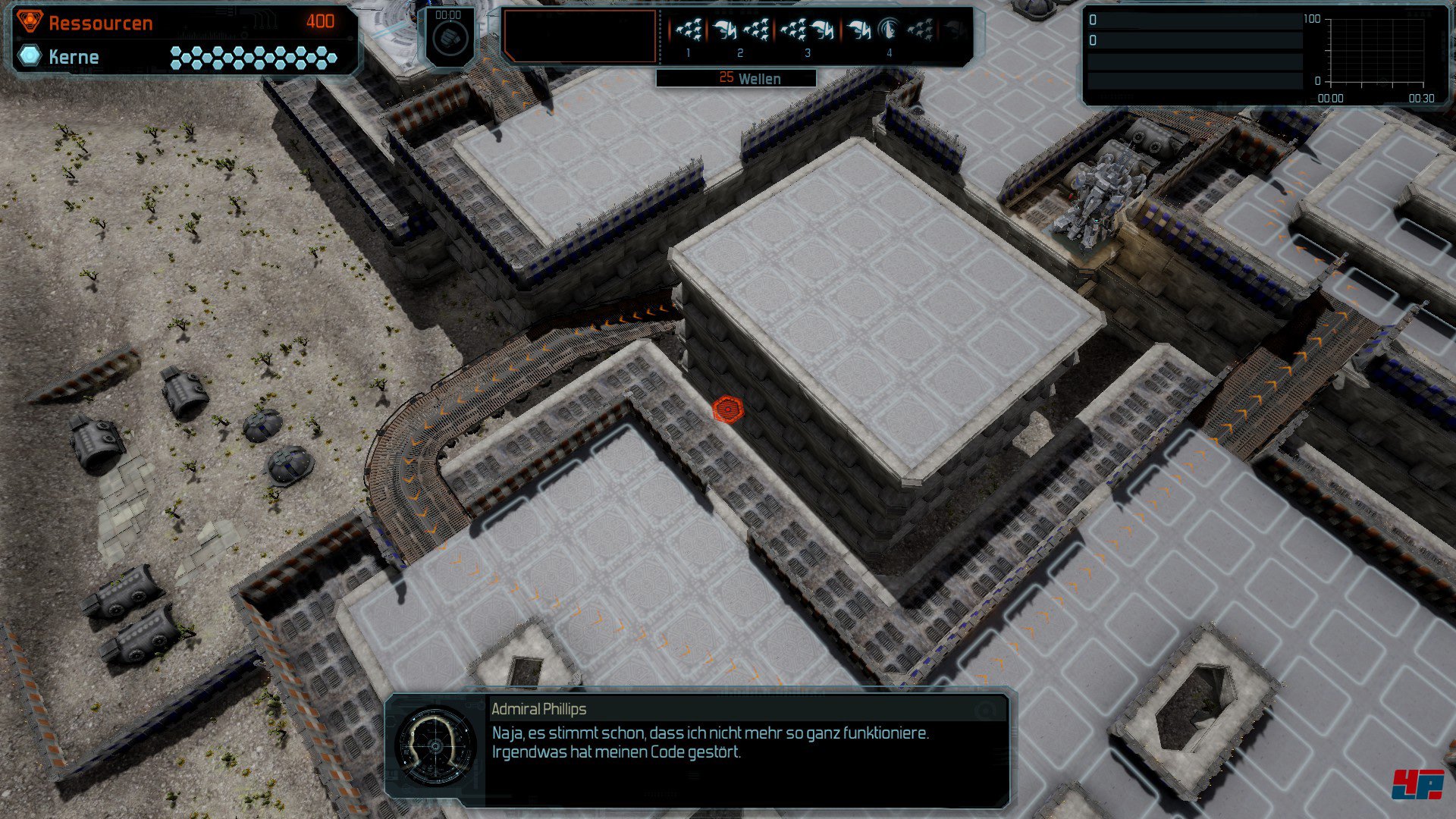The image size is (1456, 819).
Task: Activate the fist special ability icon
Action: 450,36
